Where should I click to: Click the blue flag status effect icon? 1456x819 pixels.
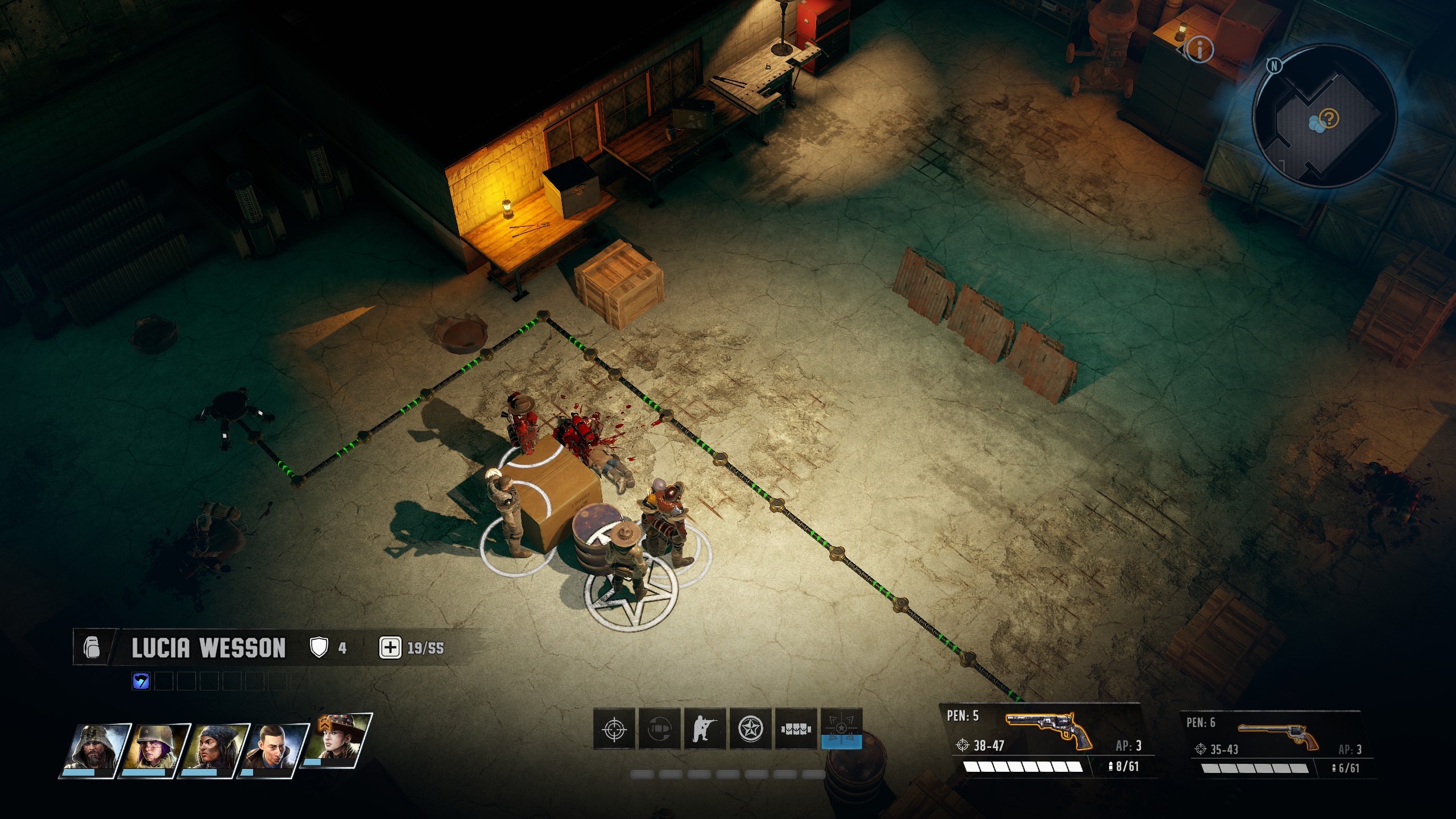[140, 681]
